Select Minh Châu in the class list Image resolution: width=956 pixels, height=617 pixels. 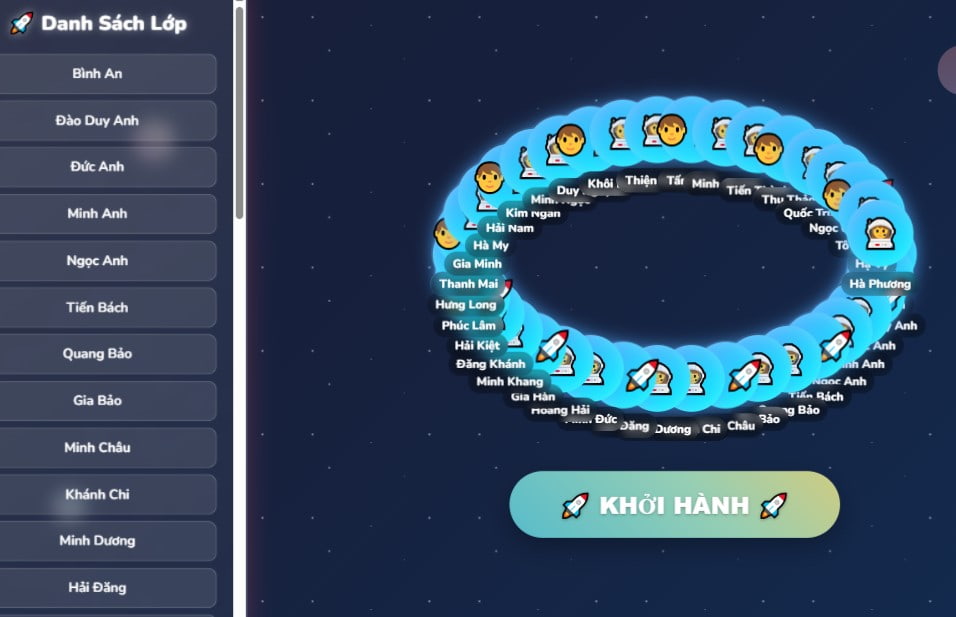(x=98, y=448)
